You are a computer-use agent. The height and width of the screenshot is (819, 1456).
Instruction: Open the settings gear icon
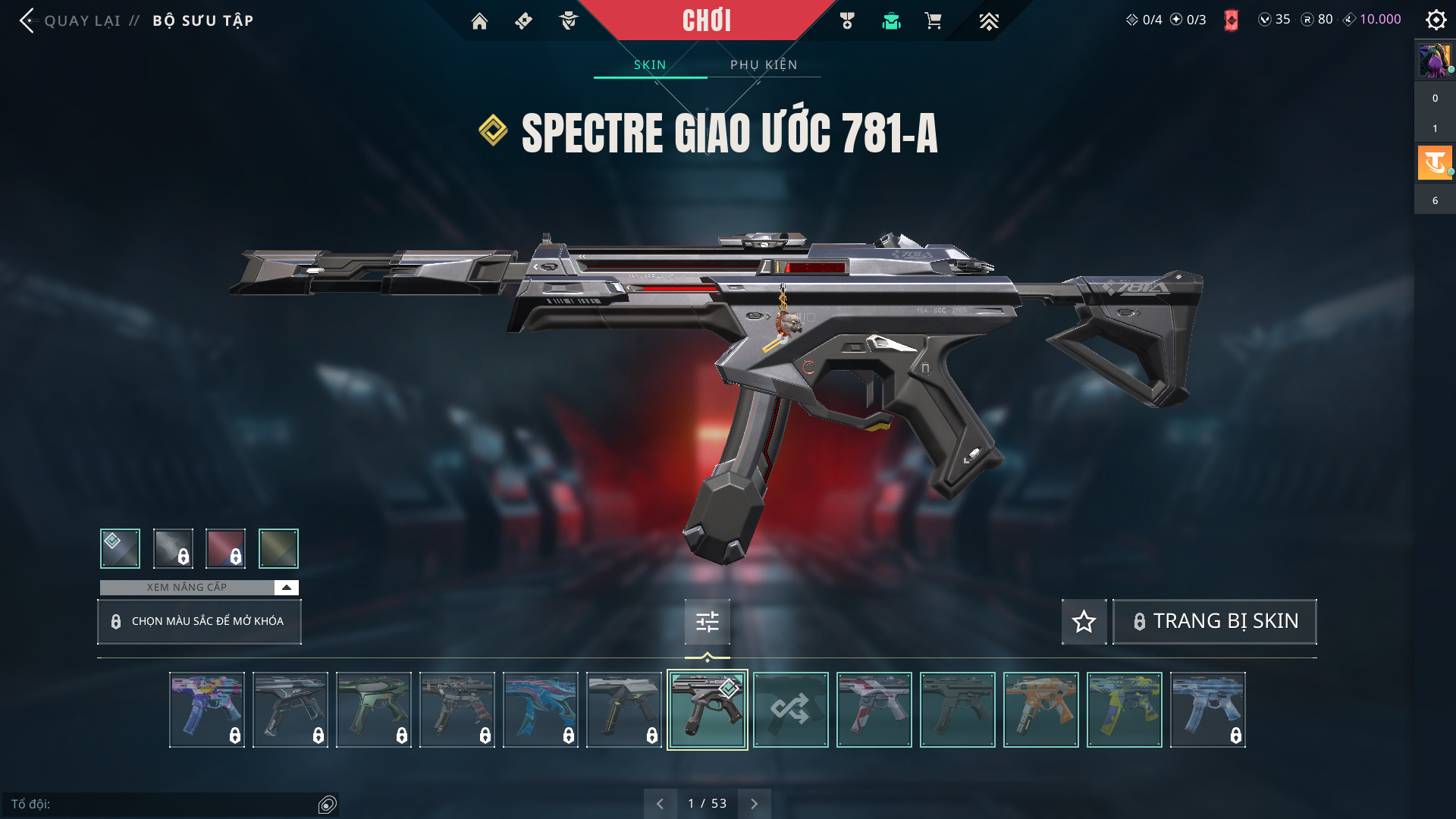(x=1436, y=20)
